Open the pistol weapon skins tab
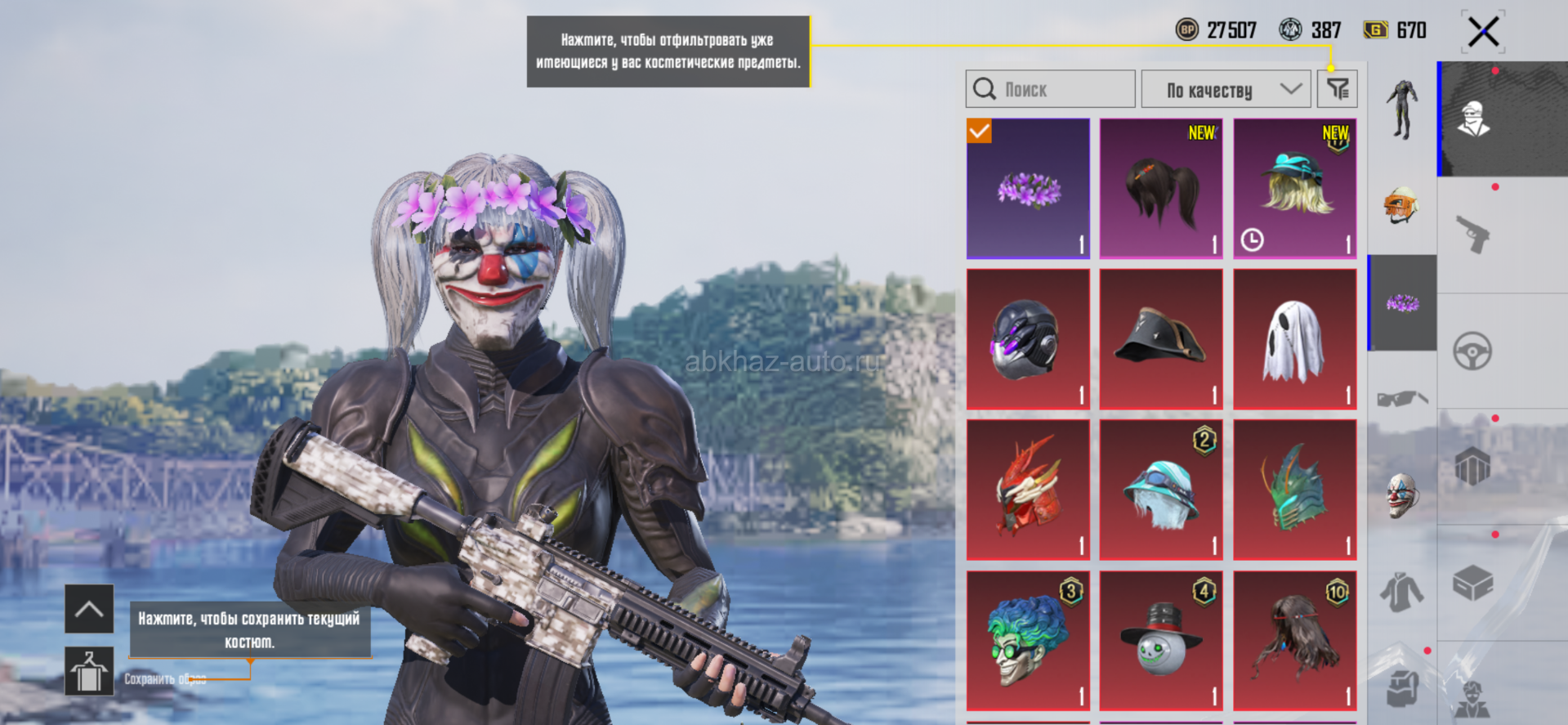Viewport: 1568px width, 725px height. pos(1473,235)
